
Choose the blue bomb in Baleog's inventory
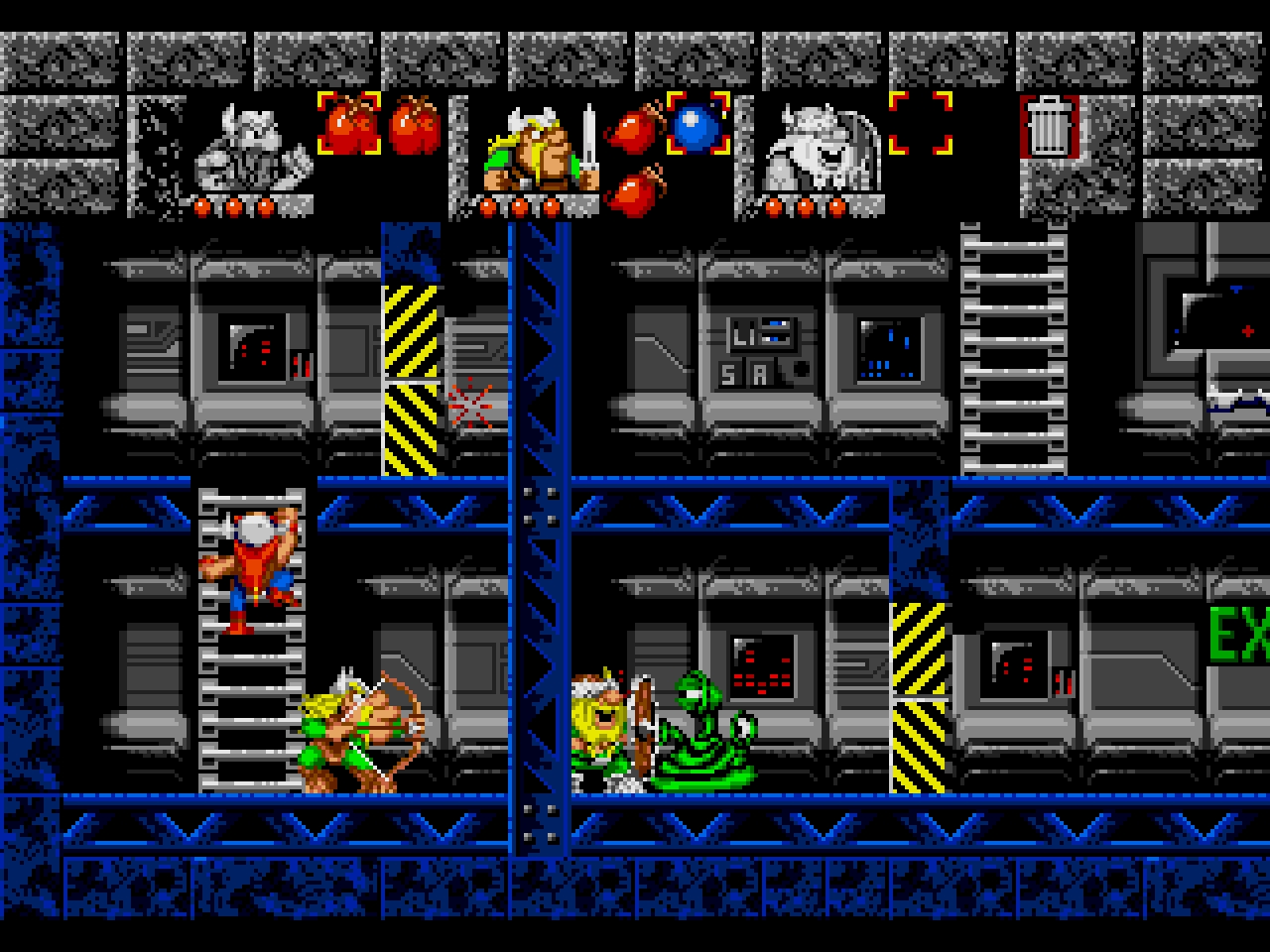coord(698,124)
